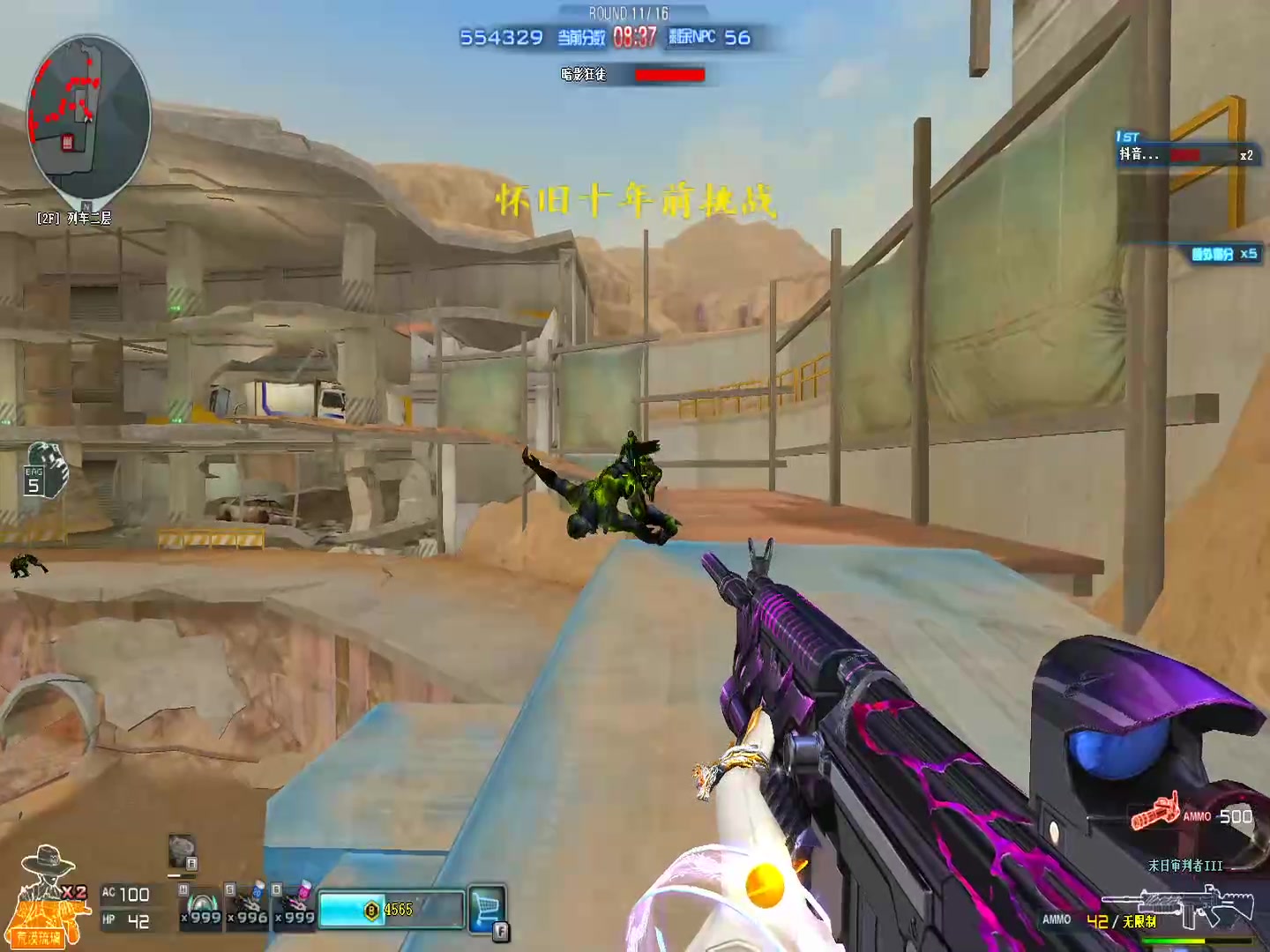
Task: Activate the grey skill icon above item slots
Action: pyautogui.click(x=182, y=851)
